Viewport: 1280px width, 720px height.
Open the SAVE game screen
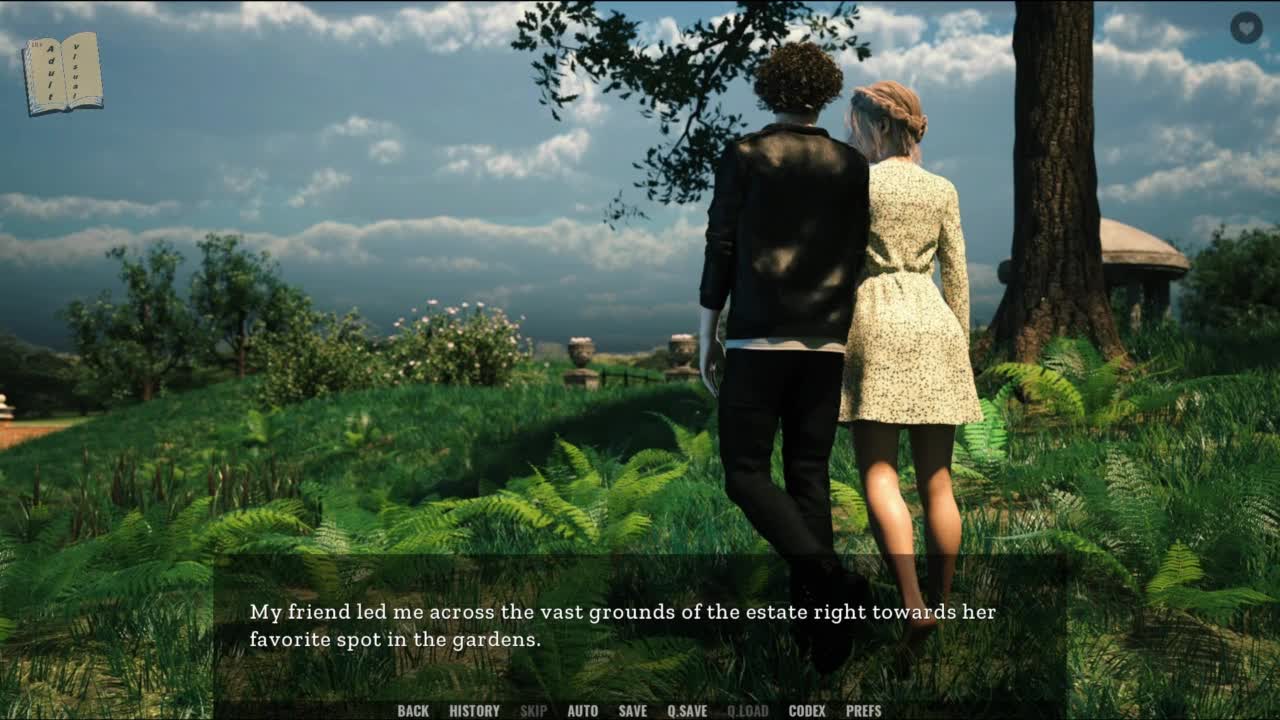[x=632, y=711]
